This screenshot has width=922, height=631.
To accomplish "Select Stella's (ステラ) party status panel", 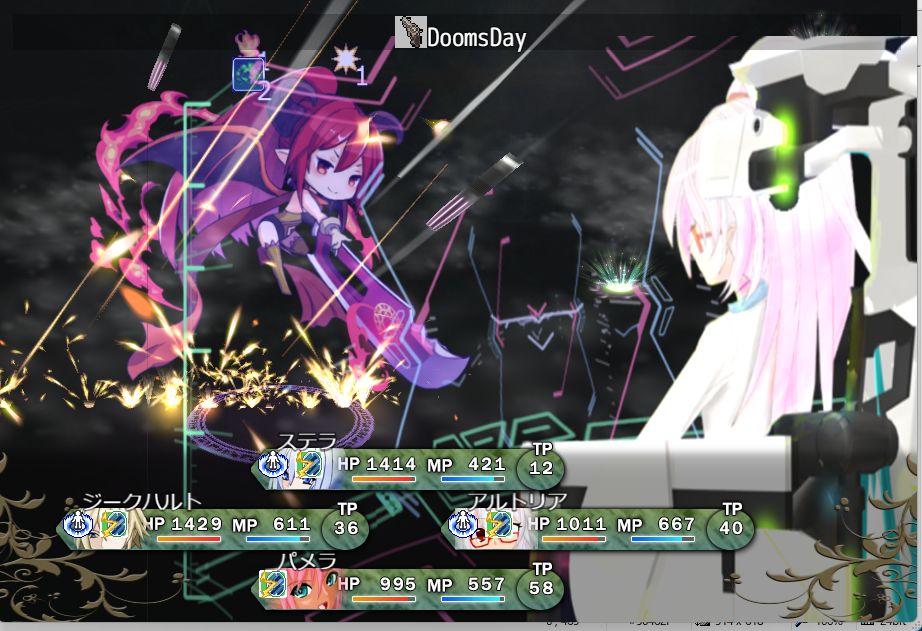I will click(410, 468).
